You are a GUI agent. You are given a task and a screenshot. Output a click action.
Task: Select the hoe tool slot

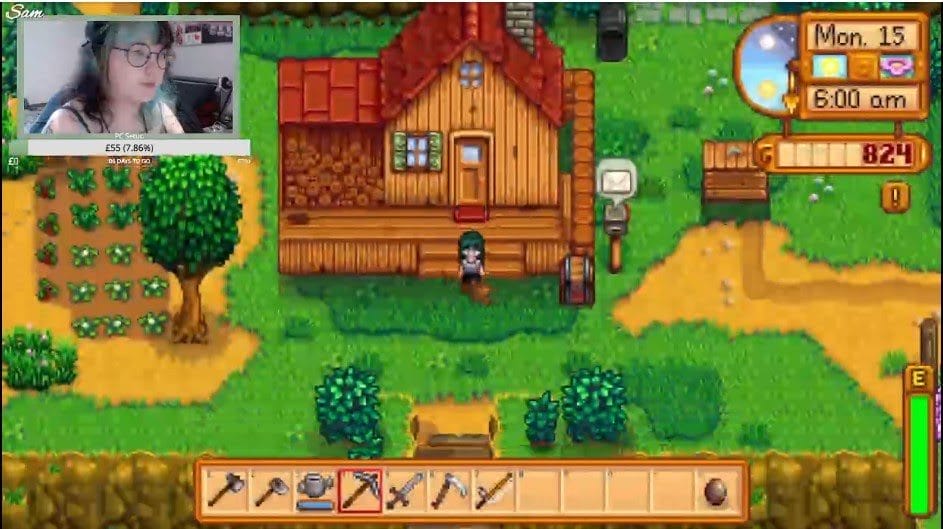271,490
